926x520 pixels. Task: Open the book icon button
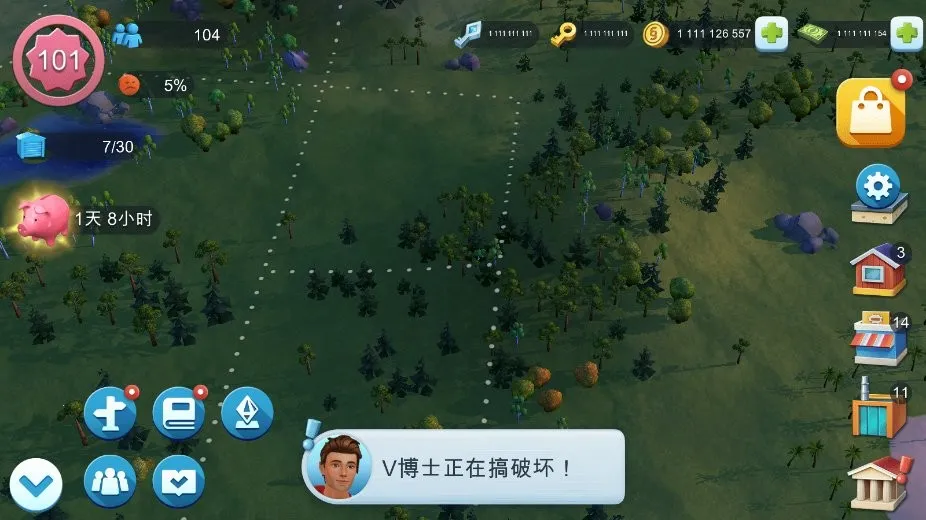[178, 412]
